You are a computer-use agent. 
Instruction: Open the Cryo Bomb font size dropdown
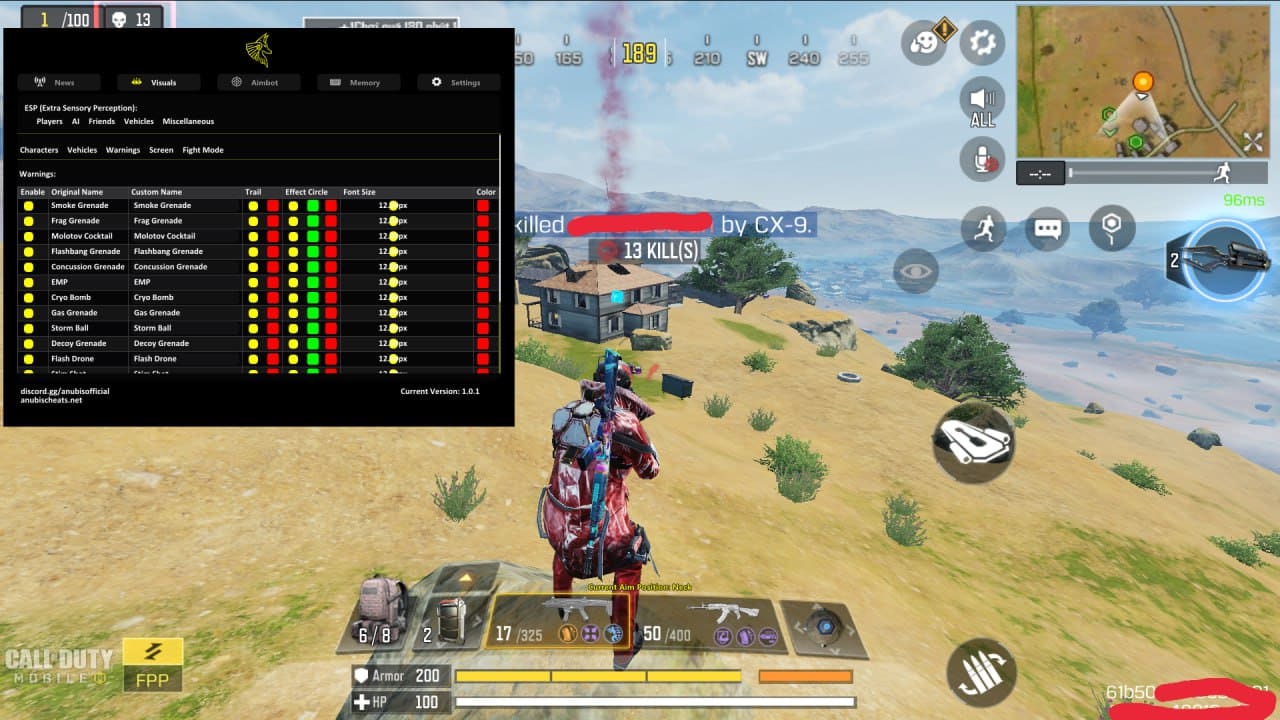click(x=395, y=297)
